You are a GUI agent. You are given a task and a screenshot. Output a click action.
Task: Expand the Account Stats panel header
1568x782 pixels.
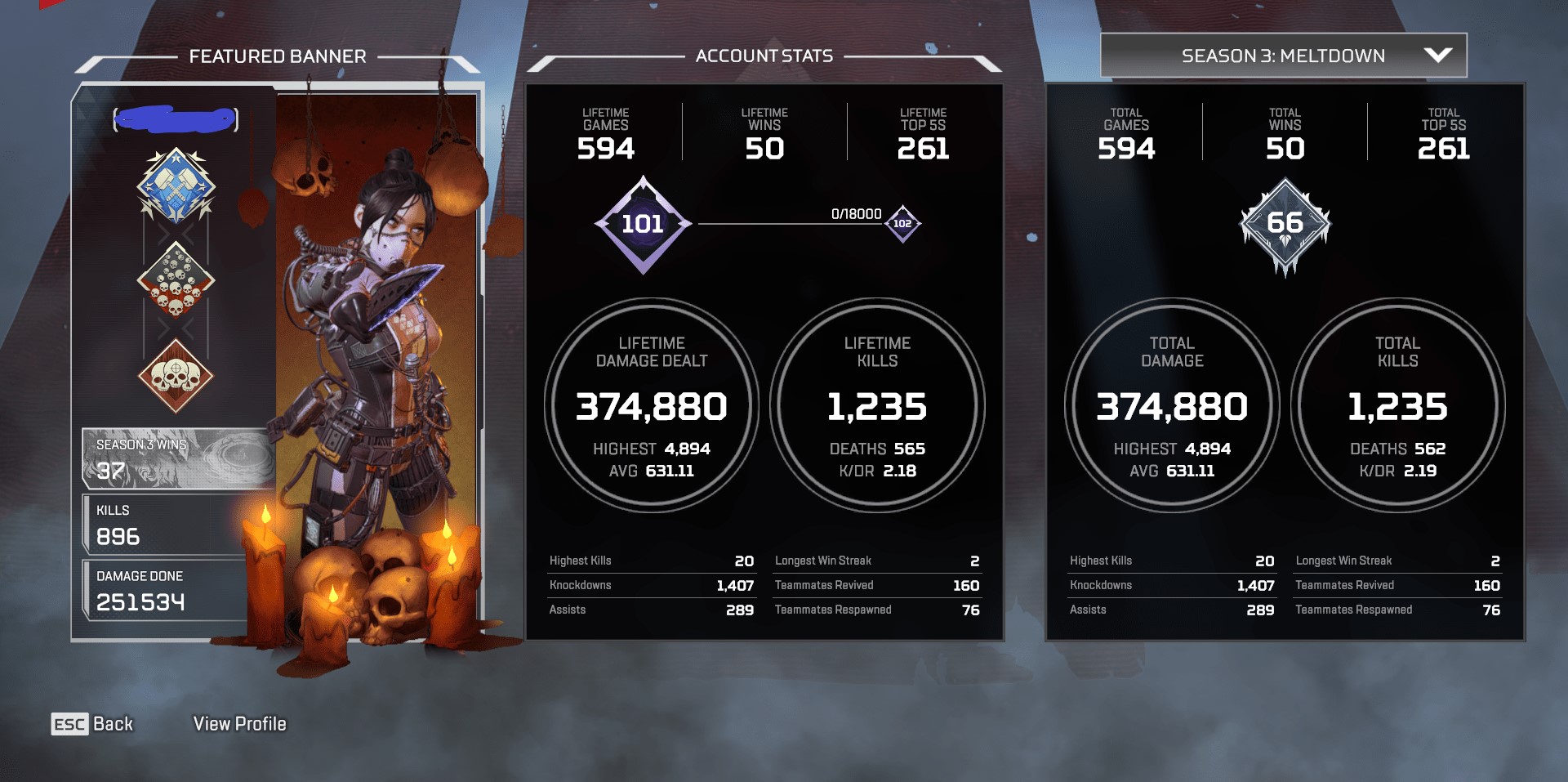(x=764, y=56)
